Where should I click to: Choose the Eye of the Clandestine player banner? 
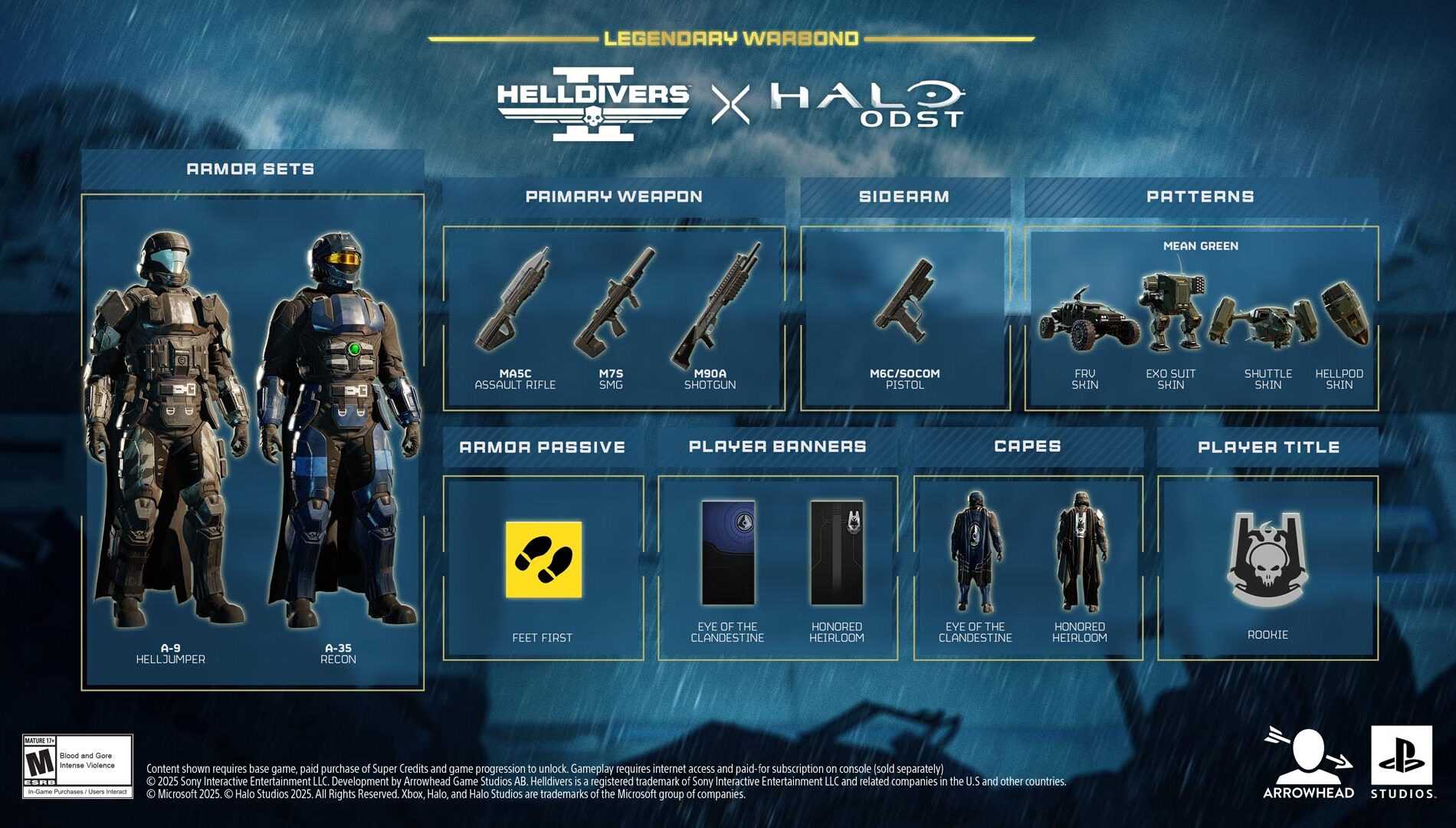pos(728,553)
